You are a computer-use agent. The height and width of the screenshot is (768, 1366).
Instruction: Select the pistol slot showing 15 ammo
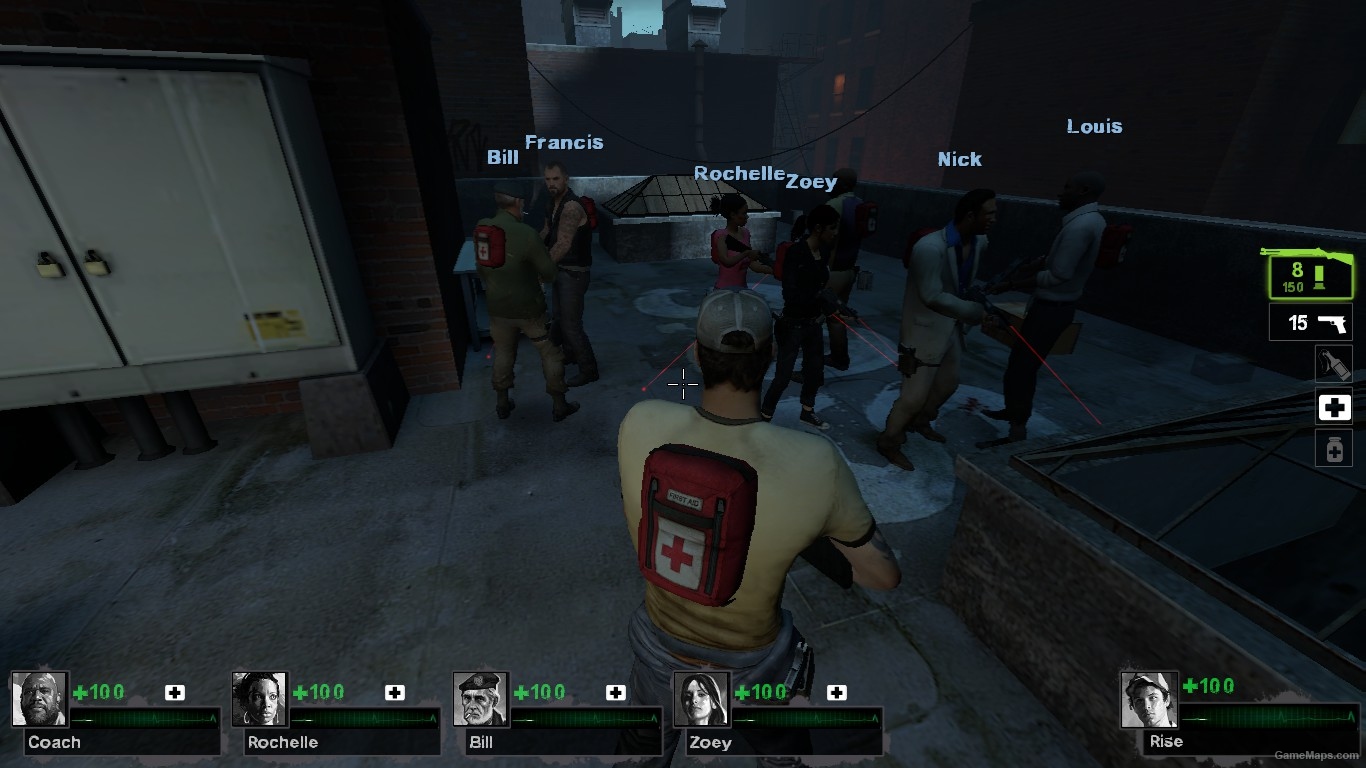click(1309, 322)
